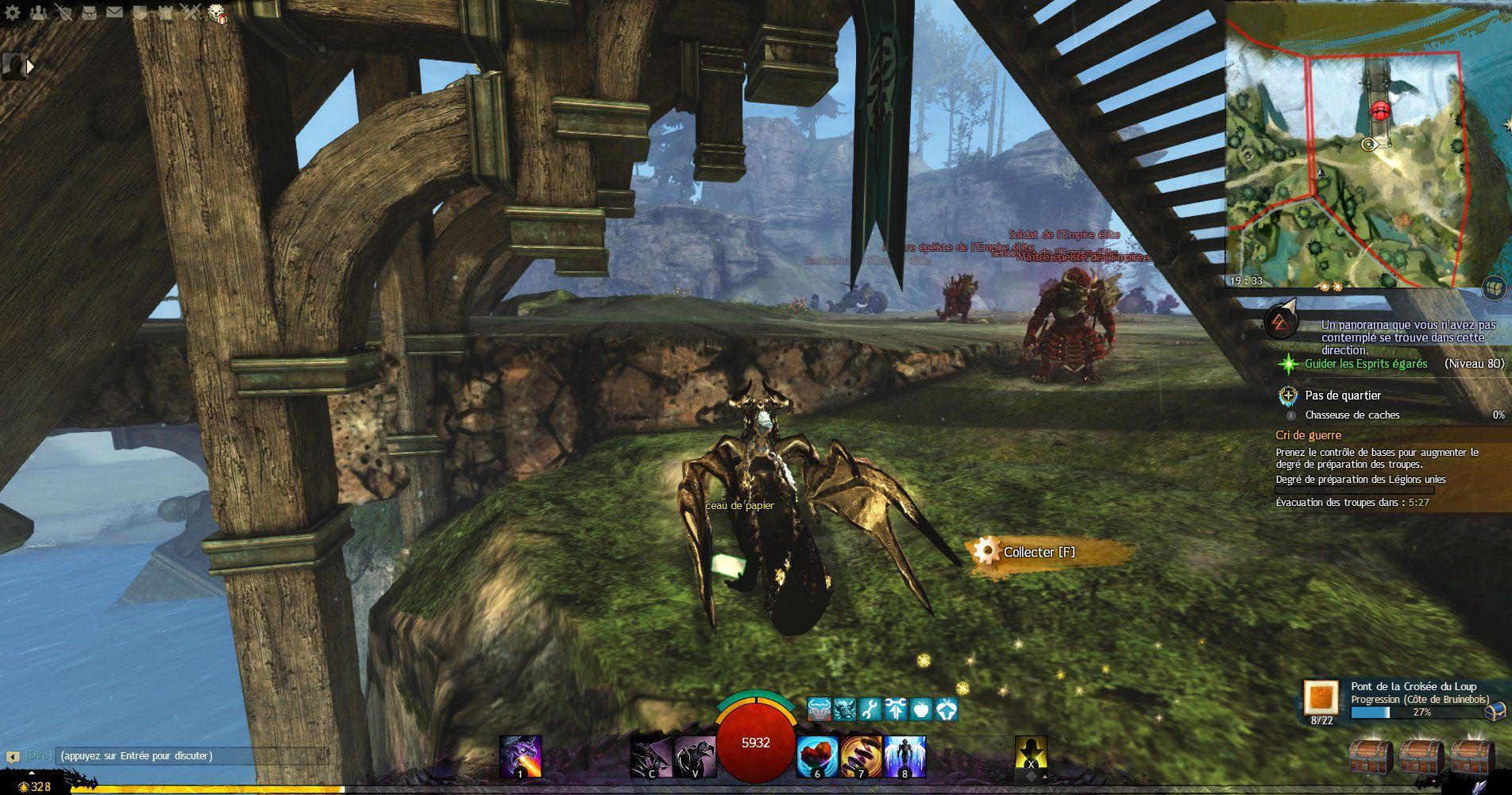Activate the dragon fire breath skill
The width and height of the screenshot is (1512, 795).
tap(520, 756)
